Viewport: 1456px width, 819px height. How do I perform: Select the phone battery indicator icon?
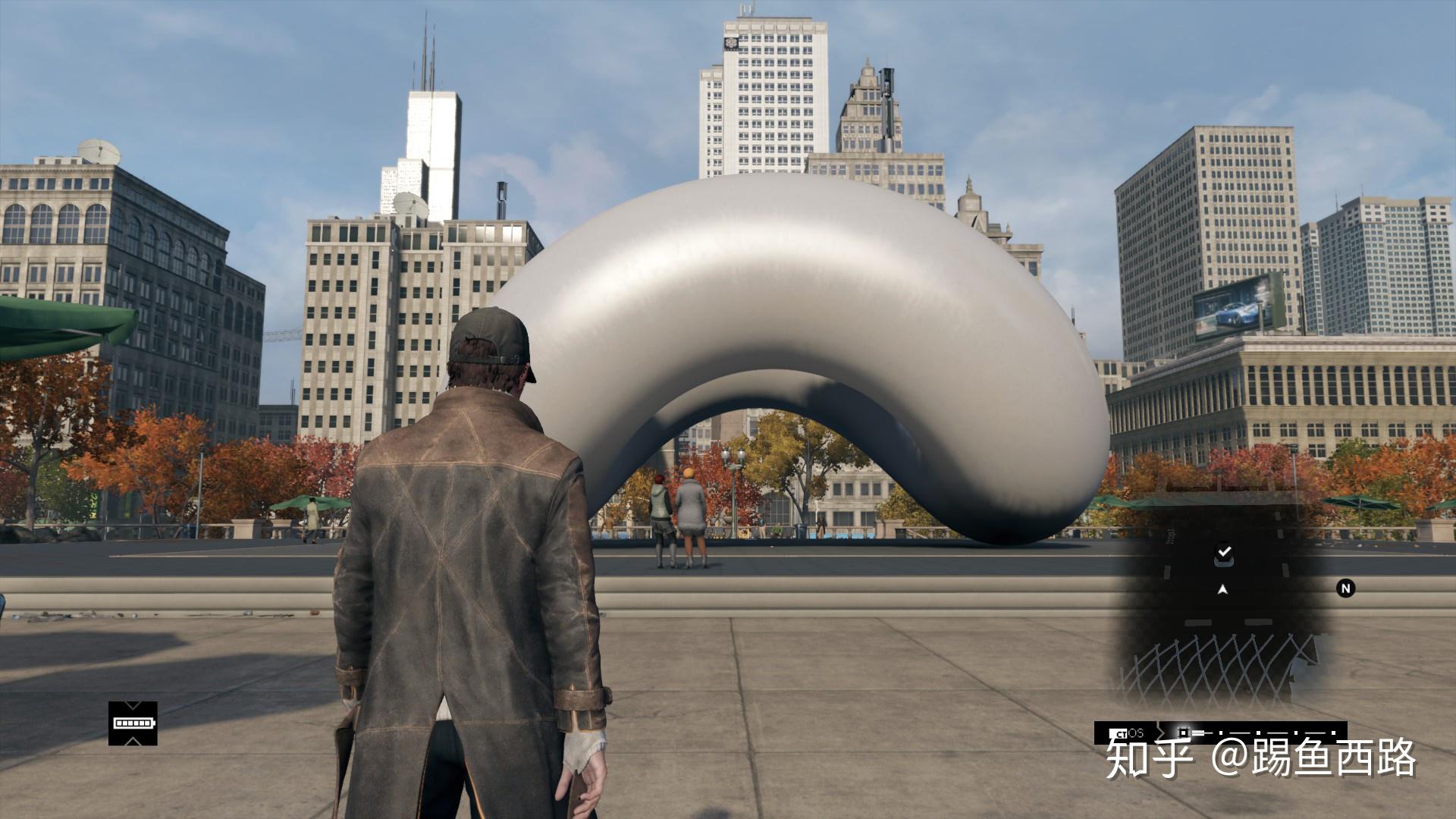pyautogui.click(x=133, y=723)
